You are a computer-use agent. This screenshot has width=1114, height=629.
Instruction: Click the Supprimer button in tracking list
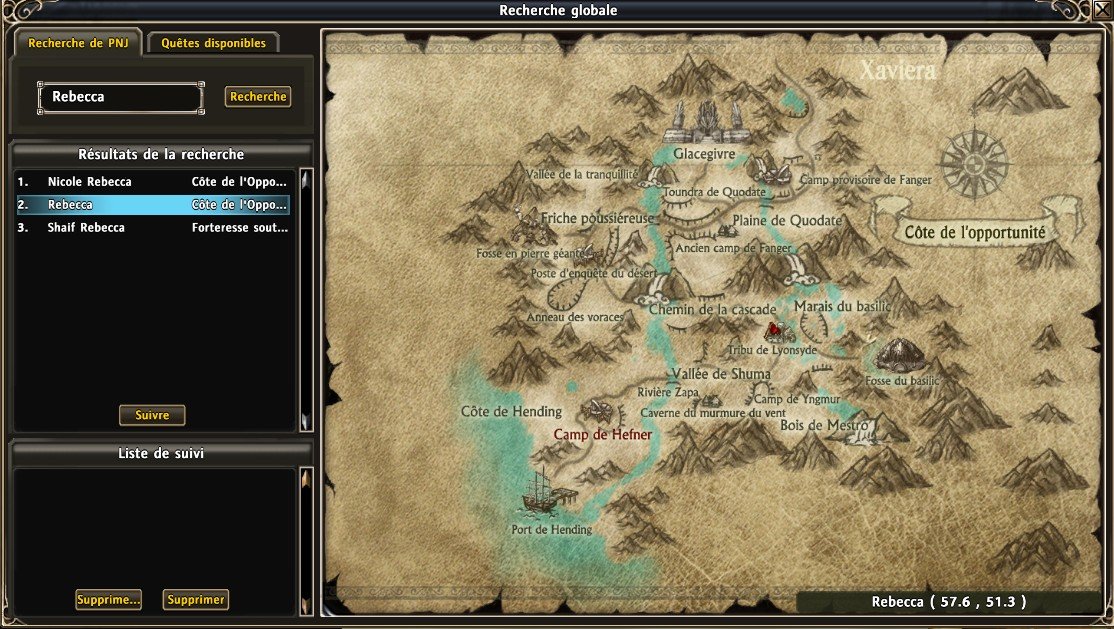click(x=197, y=600)
